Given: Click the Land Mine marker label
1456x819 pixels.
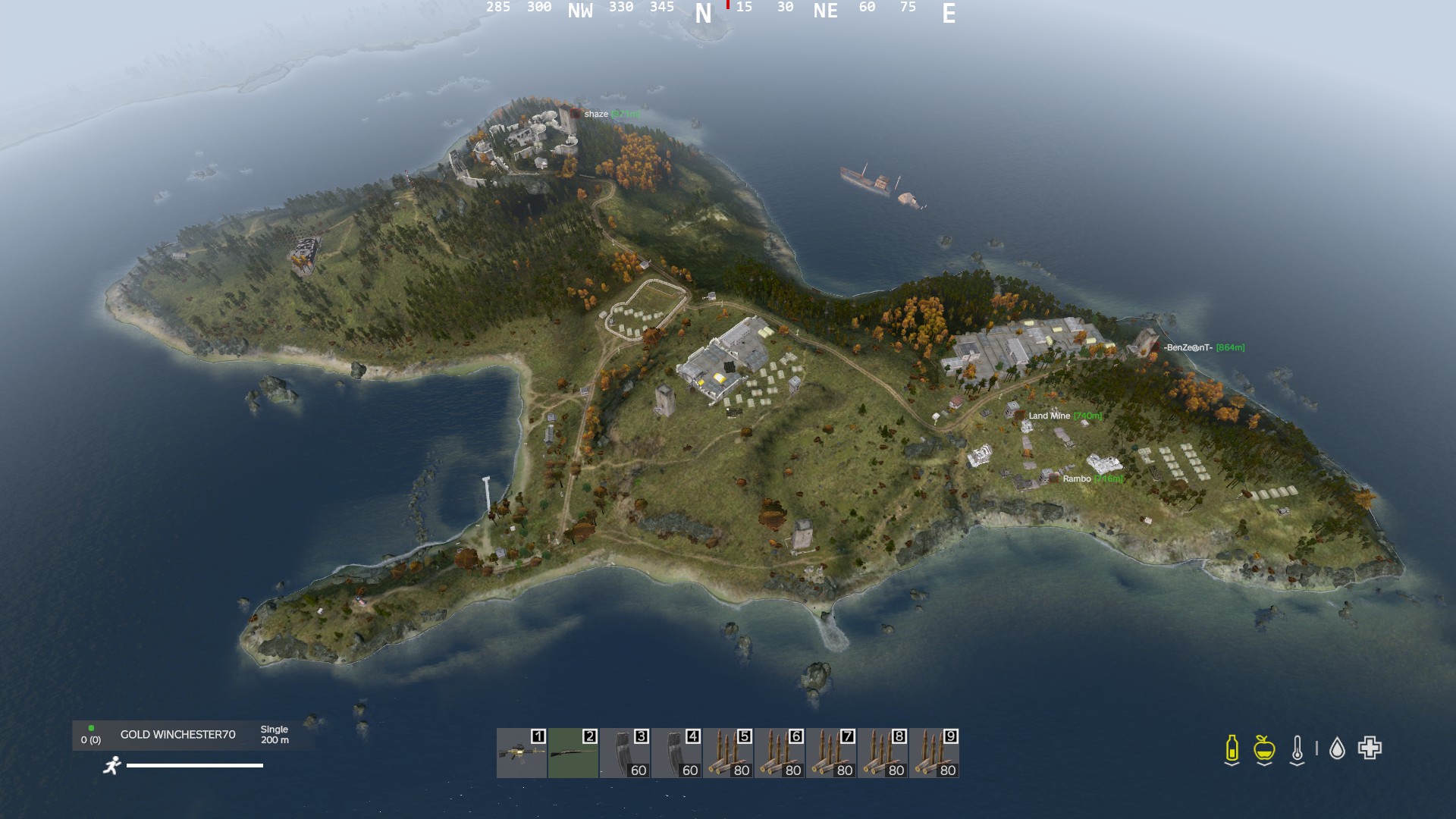Looking at the screenshot, I should pyautogui.click(x=1050, y=416).
